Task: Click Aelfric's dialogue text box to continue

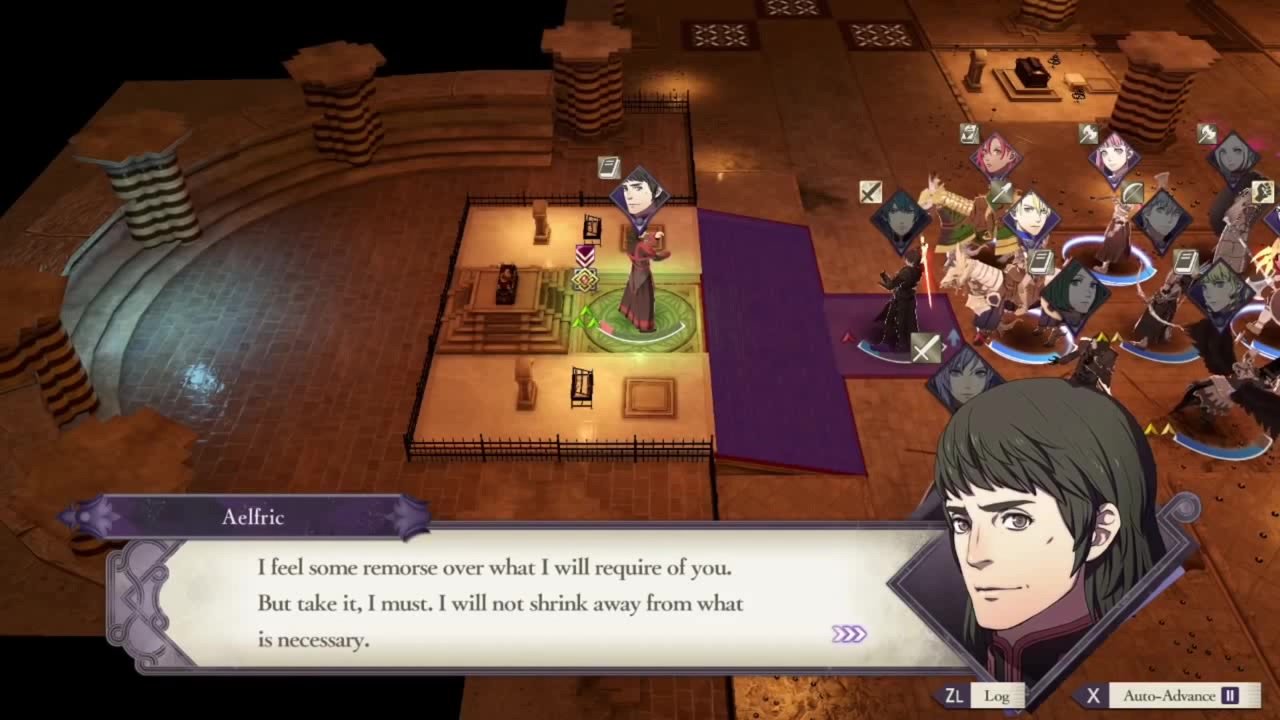Action: pyautogui.click(x=500, y=603)
